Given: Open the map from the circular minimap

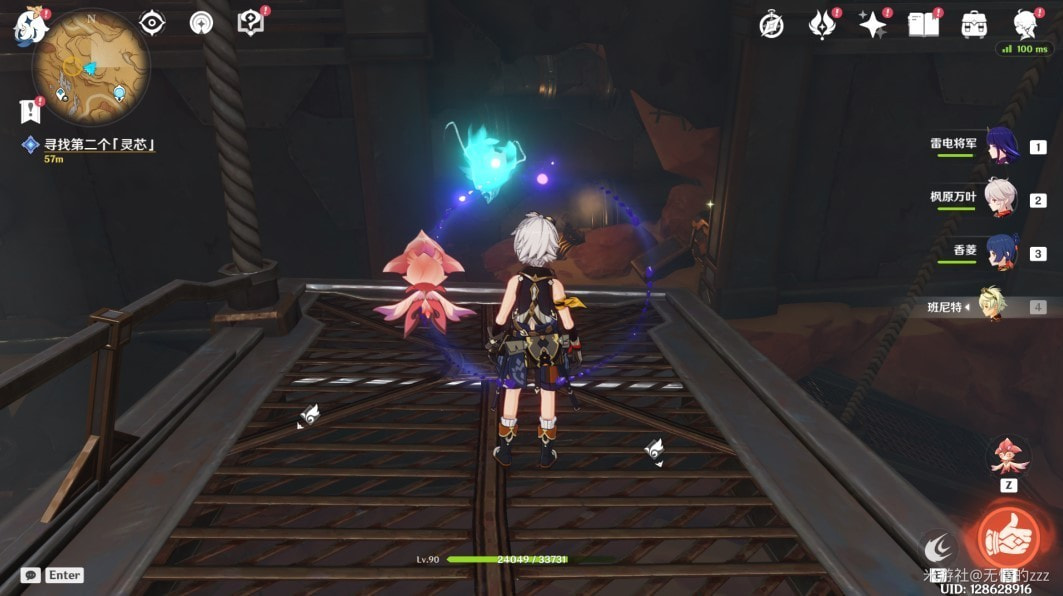Looking at the screenshot, I should [x=91, y=66].
